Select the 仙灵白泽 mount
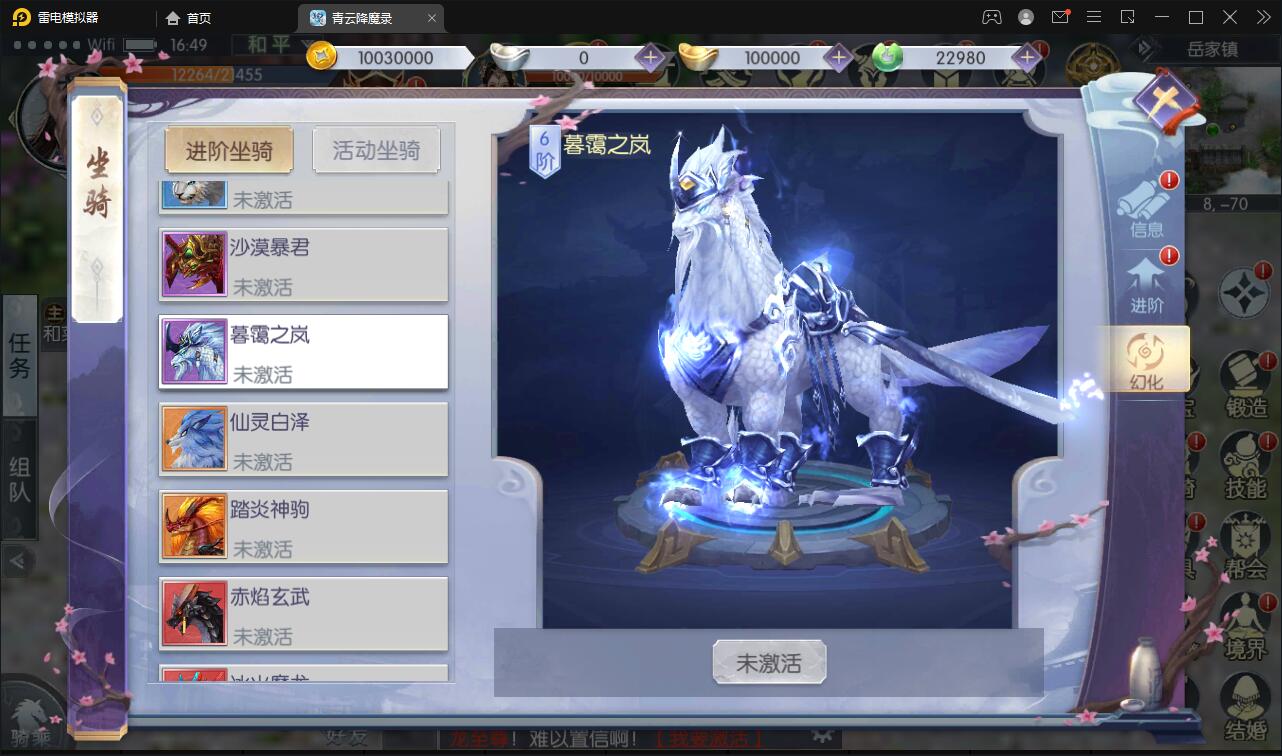The width and height of the screenshot is (1282, 756). [302, 439]
